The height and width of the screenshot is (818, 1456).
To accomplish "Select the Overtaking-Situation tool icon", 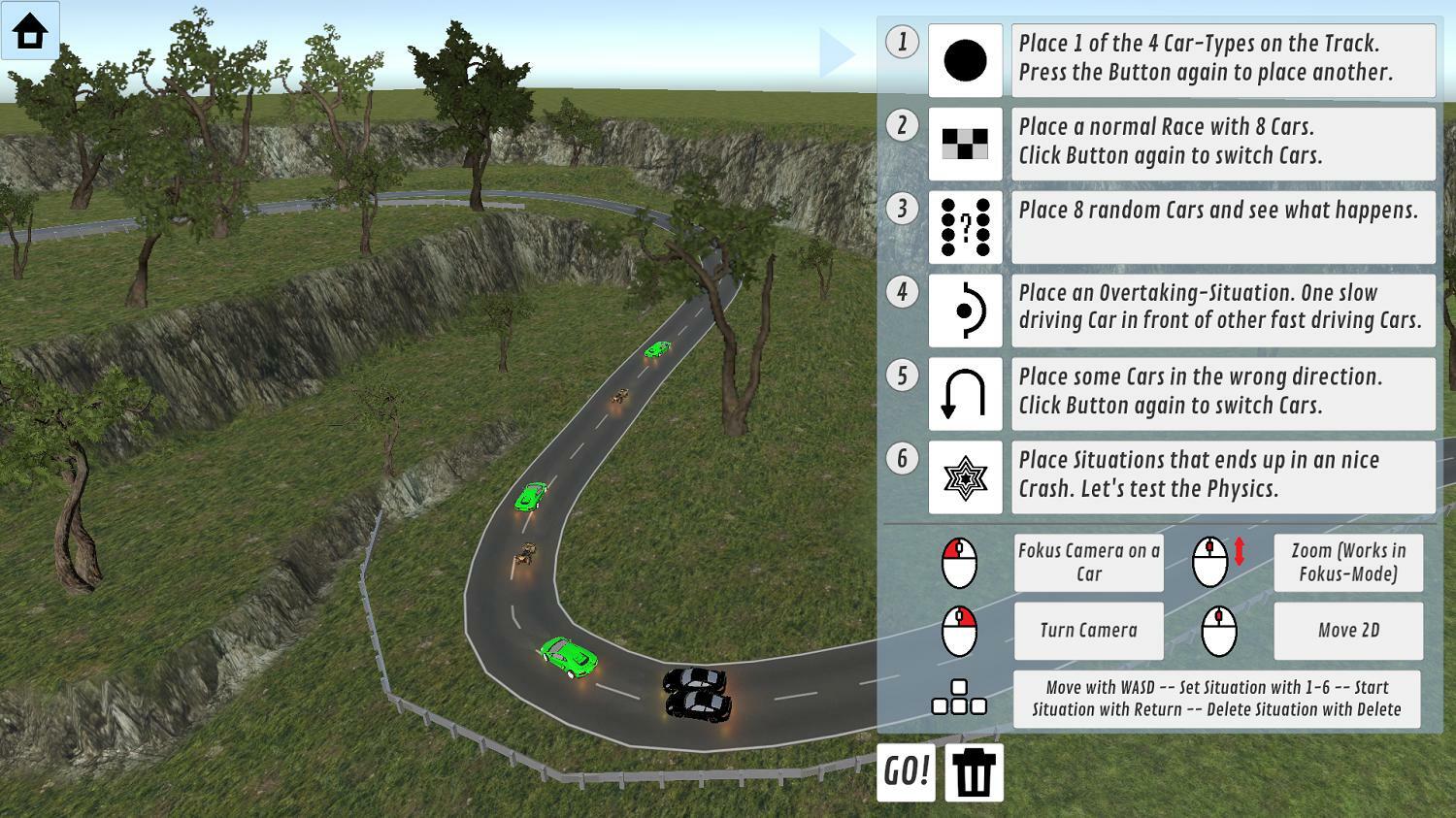I will pos(965,311).
